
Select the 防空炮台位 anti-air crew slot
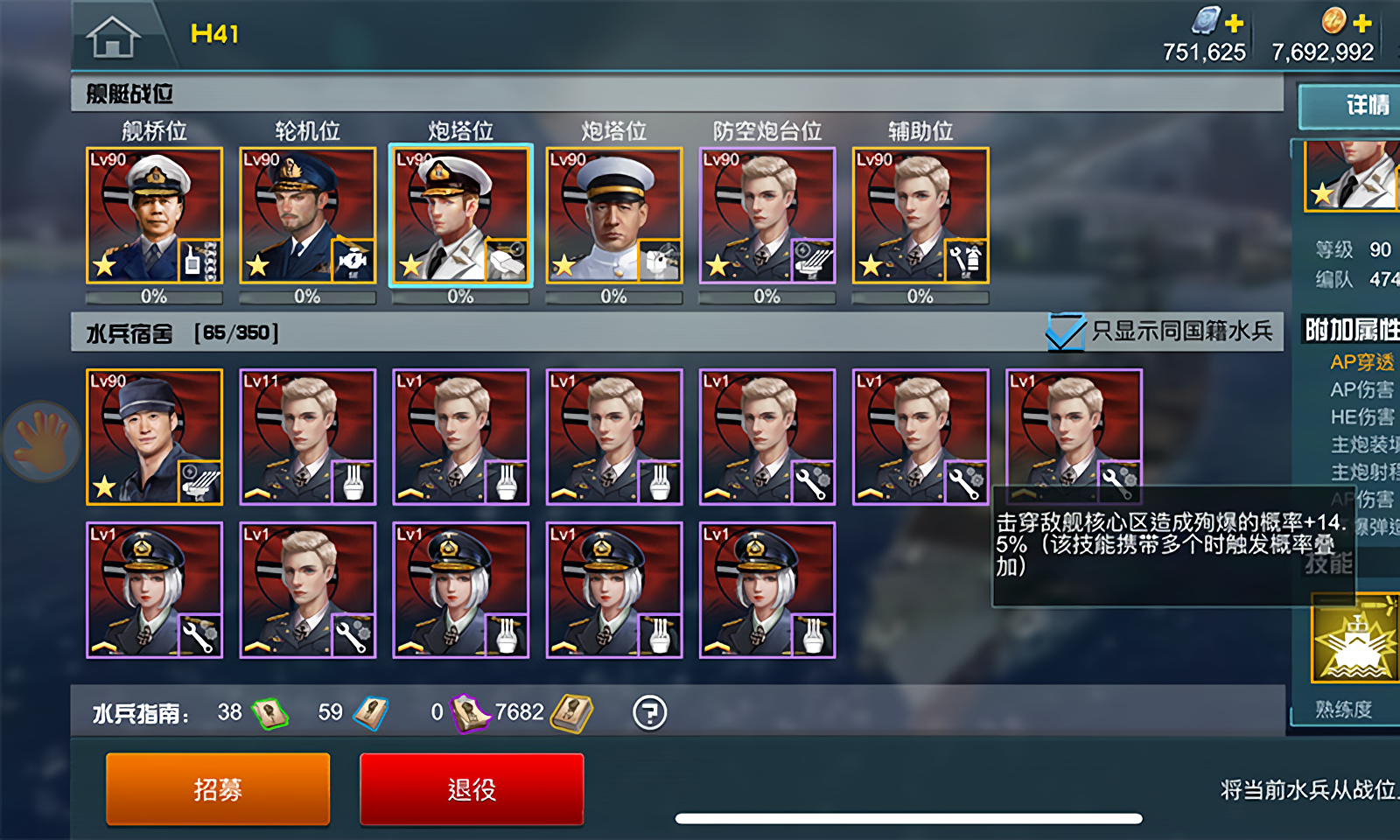[766, 215]
